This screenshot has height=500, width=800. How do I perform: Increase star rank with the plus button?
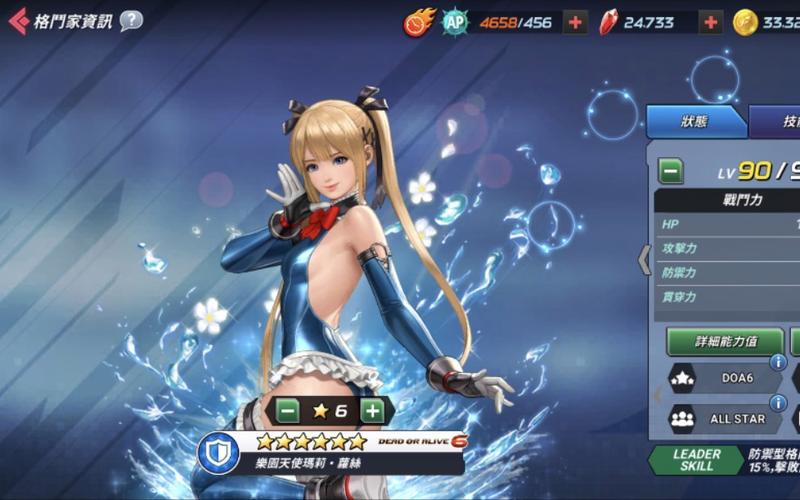pyautogui.click(x=372, y=410)
